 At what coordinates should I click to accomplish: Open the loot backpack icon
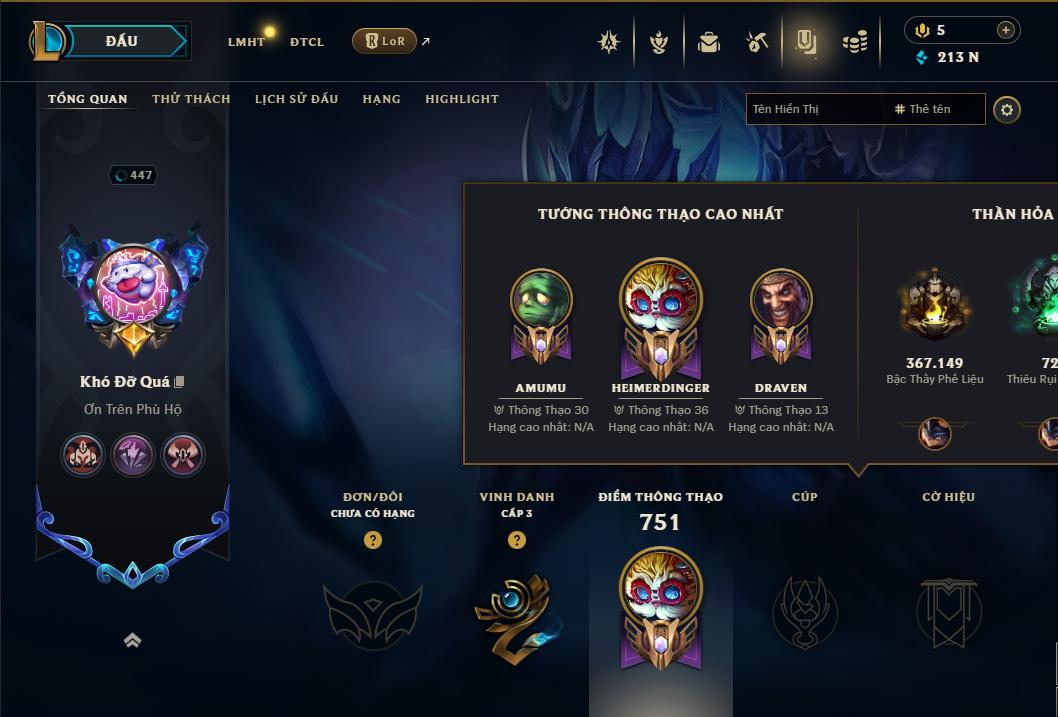pyautogui.click(x=709, y=42)
